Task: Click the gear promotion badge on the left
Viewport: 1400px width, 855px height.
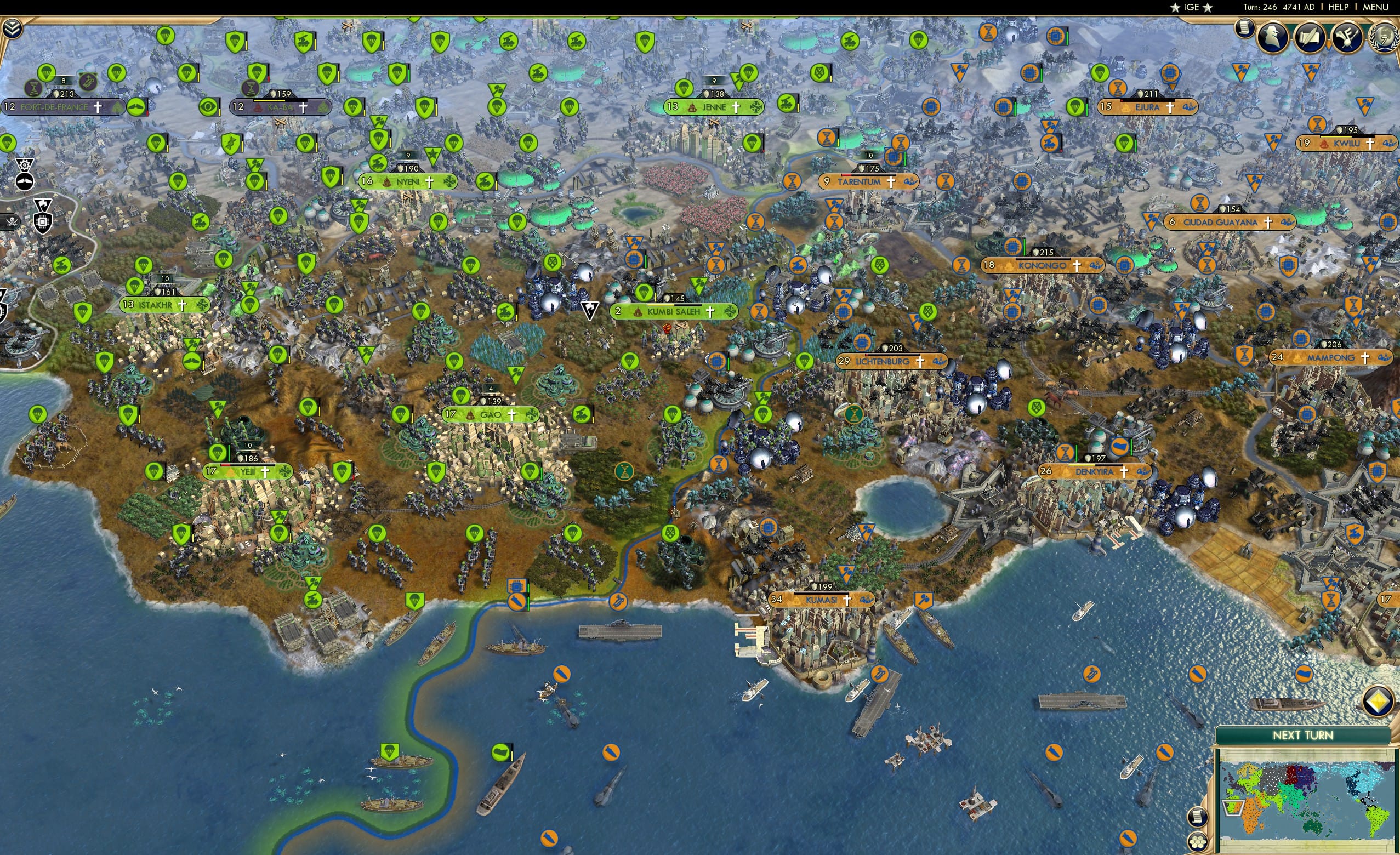Action: [25, 166]
